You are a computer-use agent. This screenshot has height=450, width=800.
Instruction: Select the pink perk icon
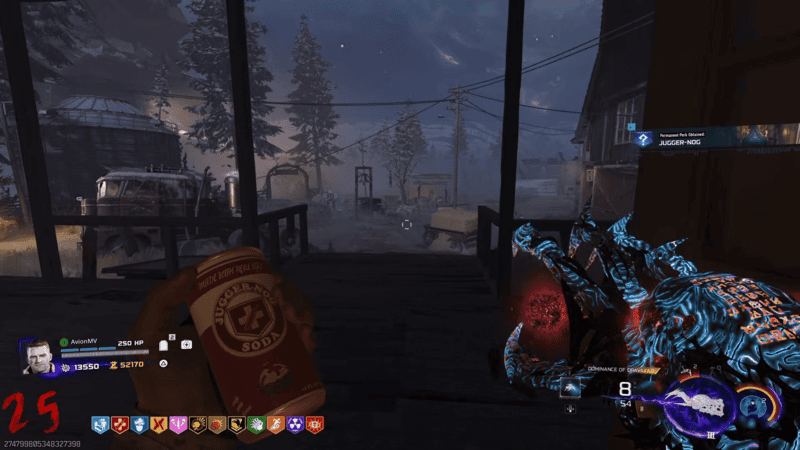(x=179, y=425)
